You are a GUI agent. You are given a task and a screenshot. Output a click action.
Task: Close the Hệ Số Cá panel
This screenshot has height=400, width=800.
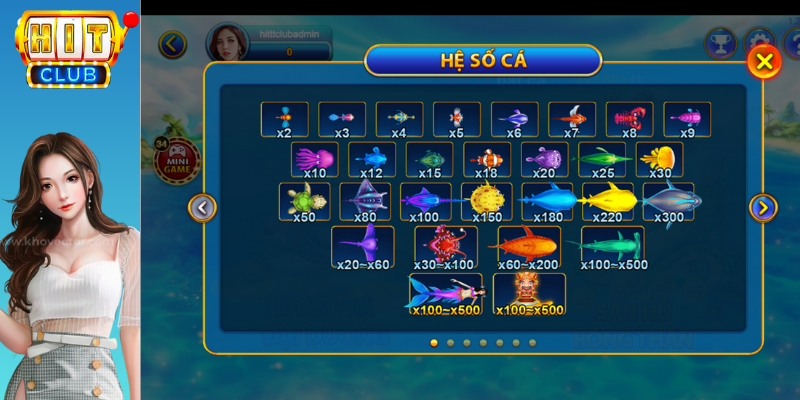point(764,63)
